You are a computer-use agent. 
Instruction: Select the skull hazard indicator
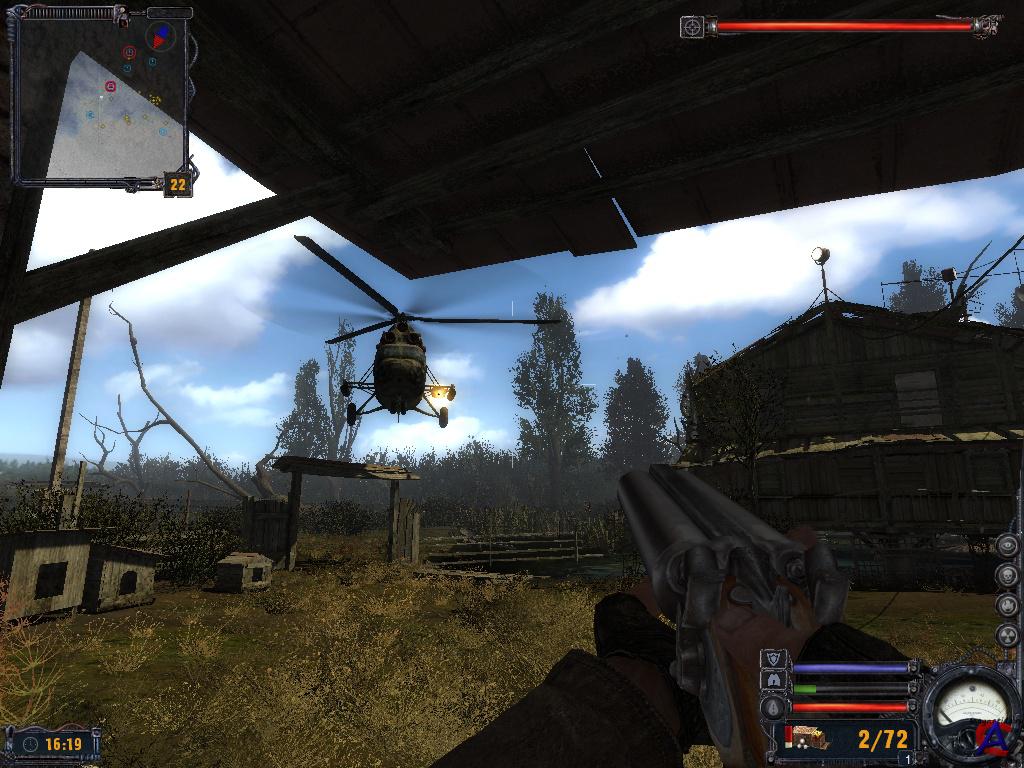[x=1007, y=576]
